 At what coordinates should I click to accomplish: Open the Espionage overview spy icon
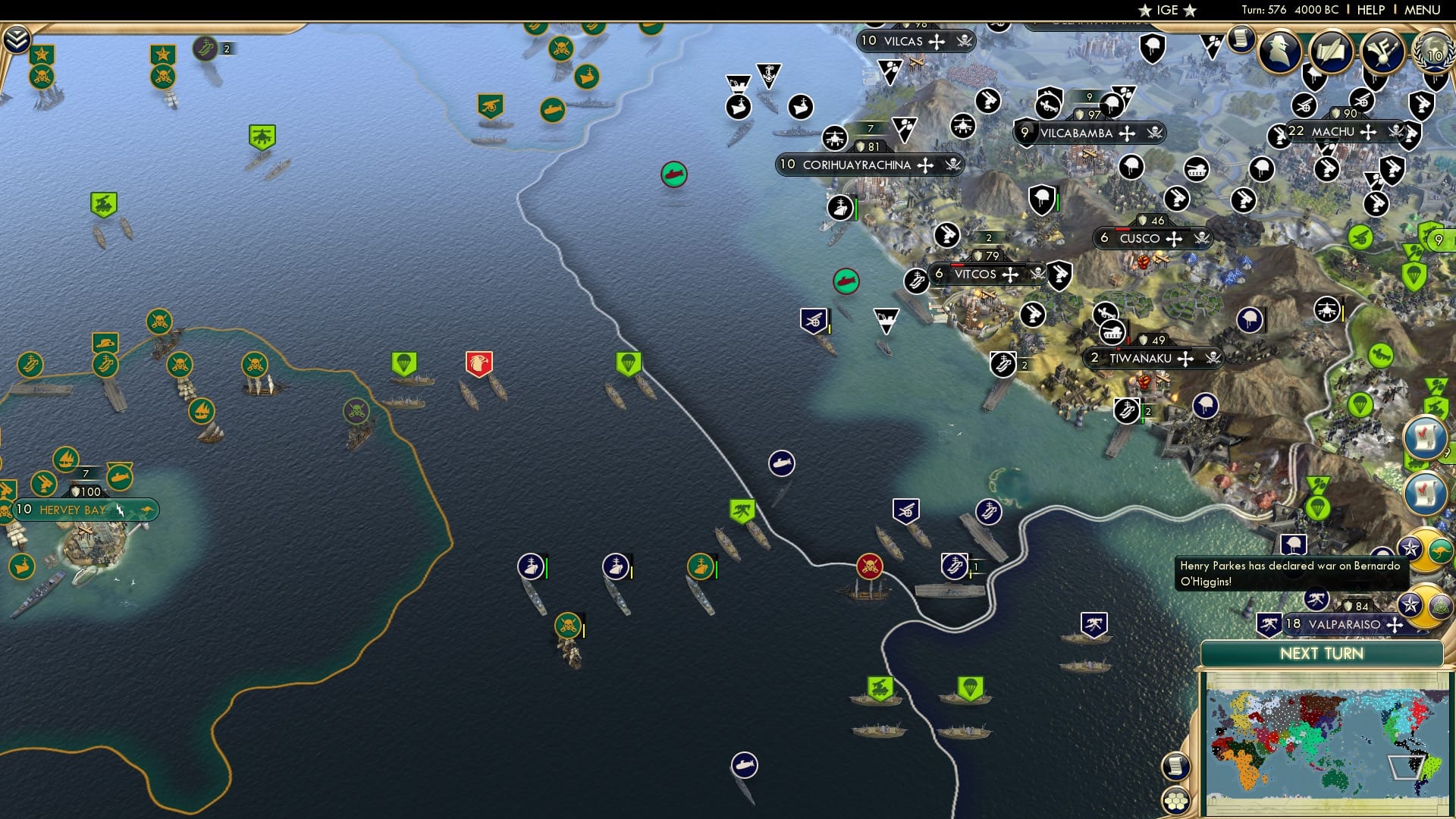[1280, 52]
